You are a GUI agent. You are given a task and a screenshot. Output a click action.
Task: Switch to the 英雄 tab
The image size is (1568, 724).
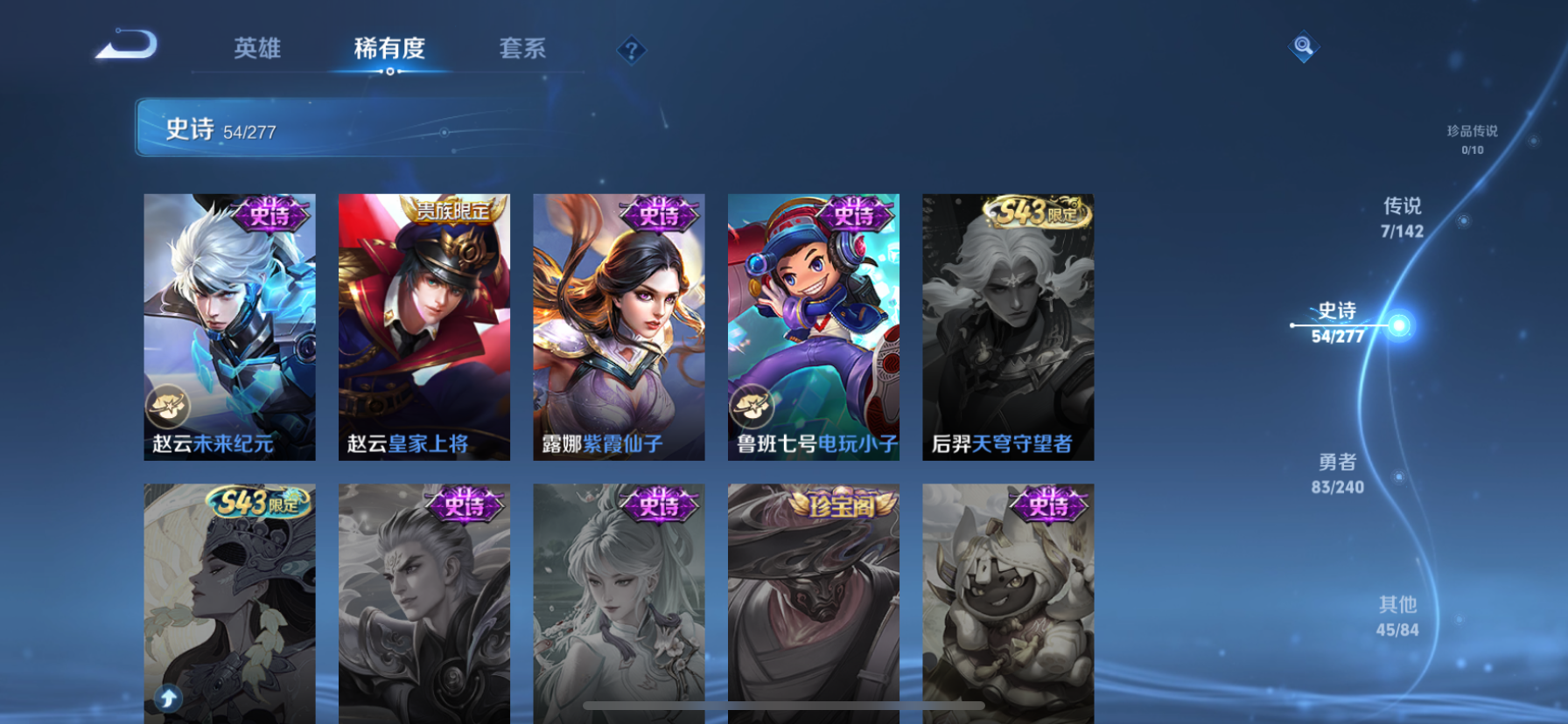pos(255,50)
